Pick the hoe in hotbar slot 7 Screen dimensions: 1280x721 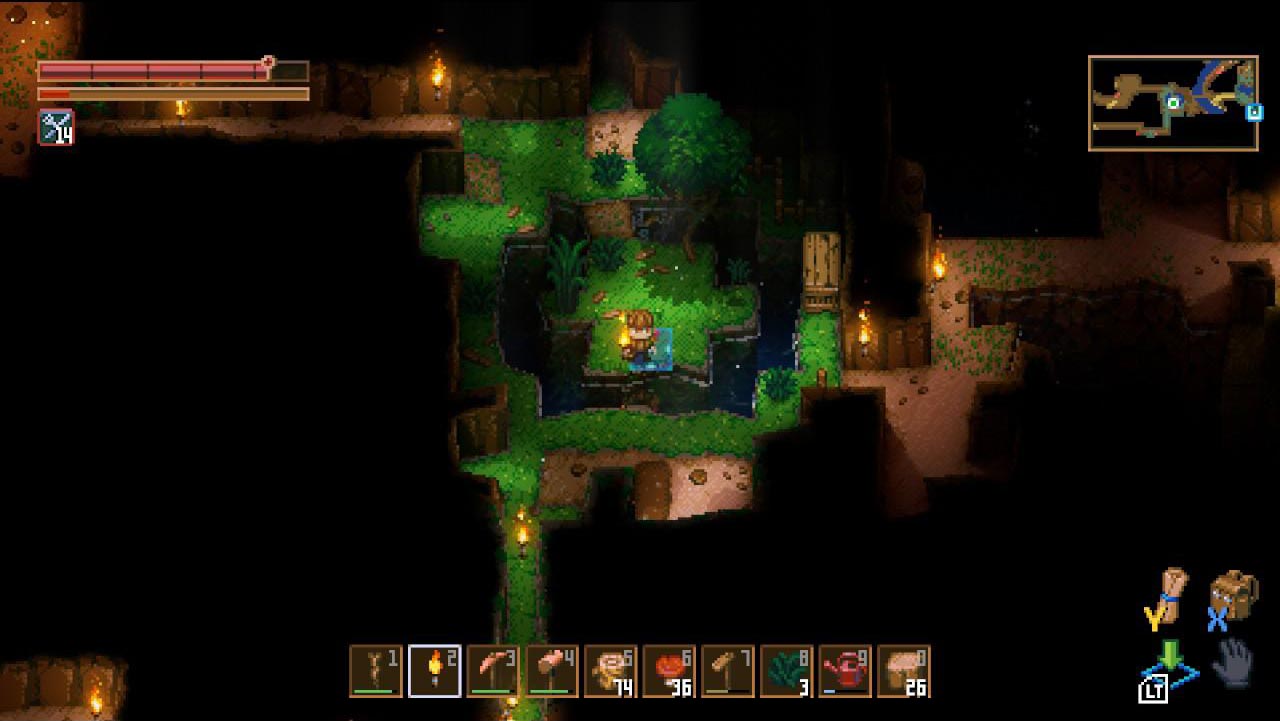727,670
